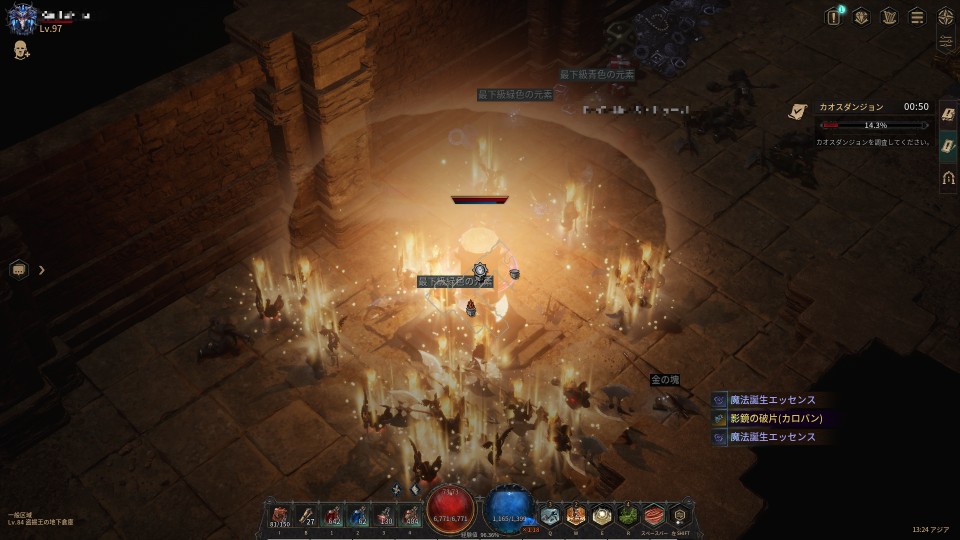This screenshot has width=960, height=540.
Task: Select the archway gate side tab
Action: 948,178
